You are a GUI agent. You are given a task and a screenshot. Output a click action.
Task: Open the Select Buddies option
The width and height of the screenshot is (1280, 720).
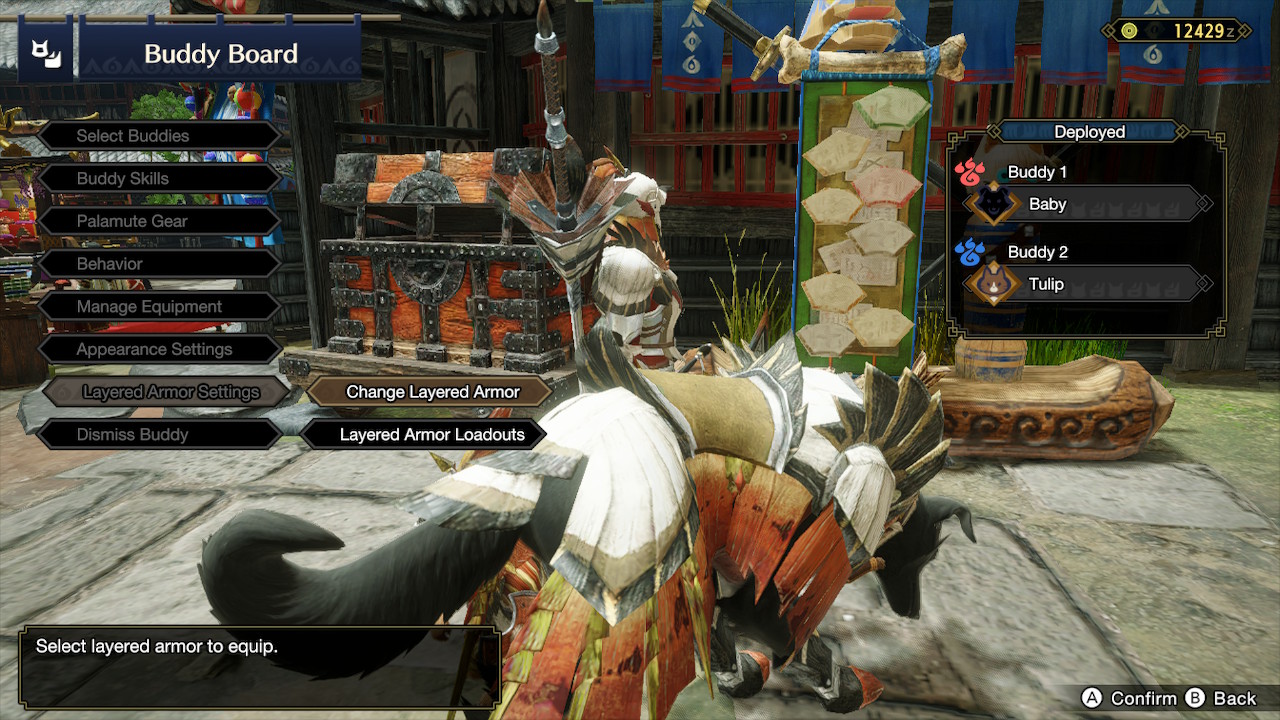click(158, 136)
